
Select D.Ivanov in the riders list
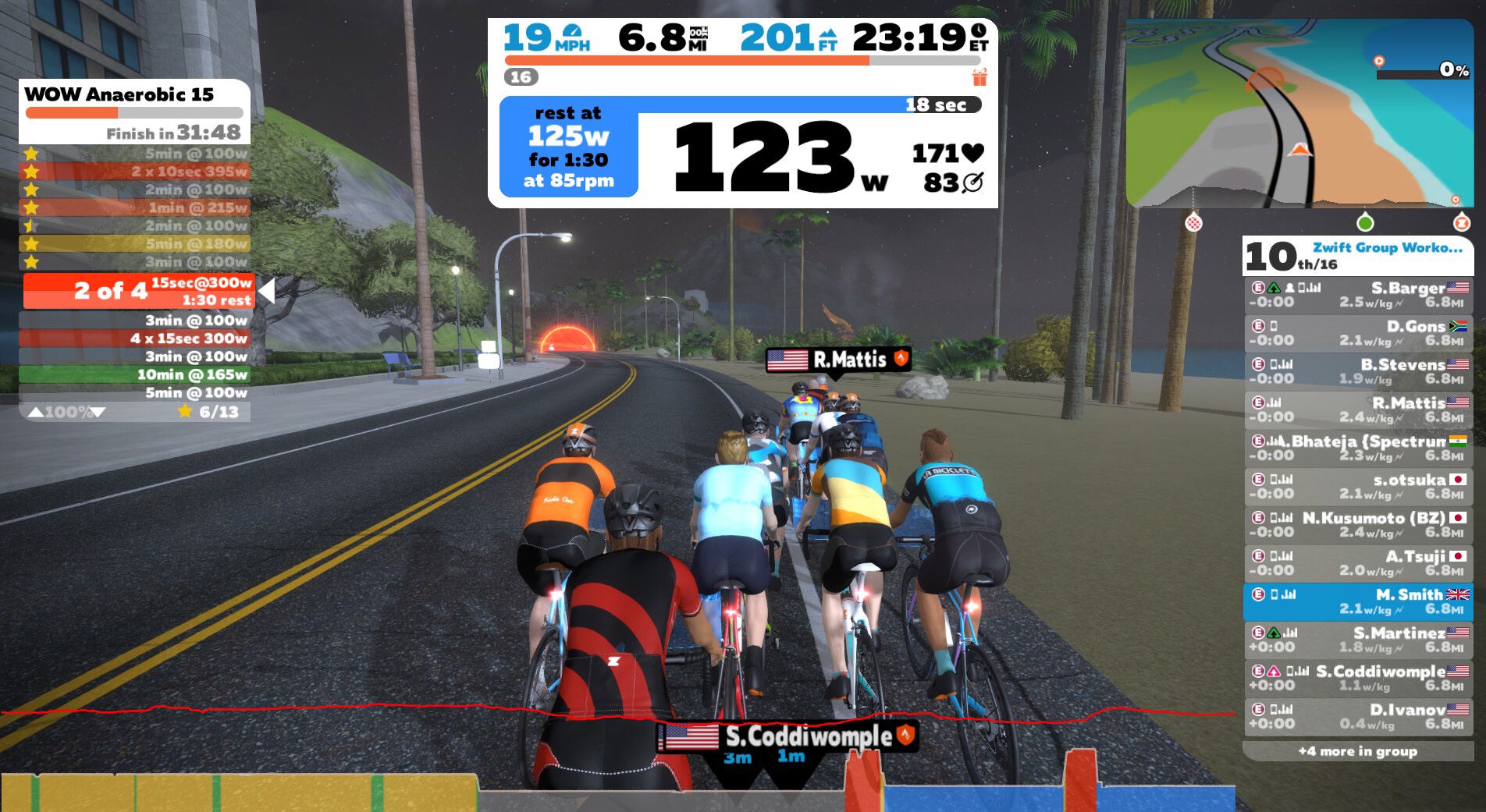click(x=1357, y=716)
